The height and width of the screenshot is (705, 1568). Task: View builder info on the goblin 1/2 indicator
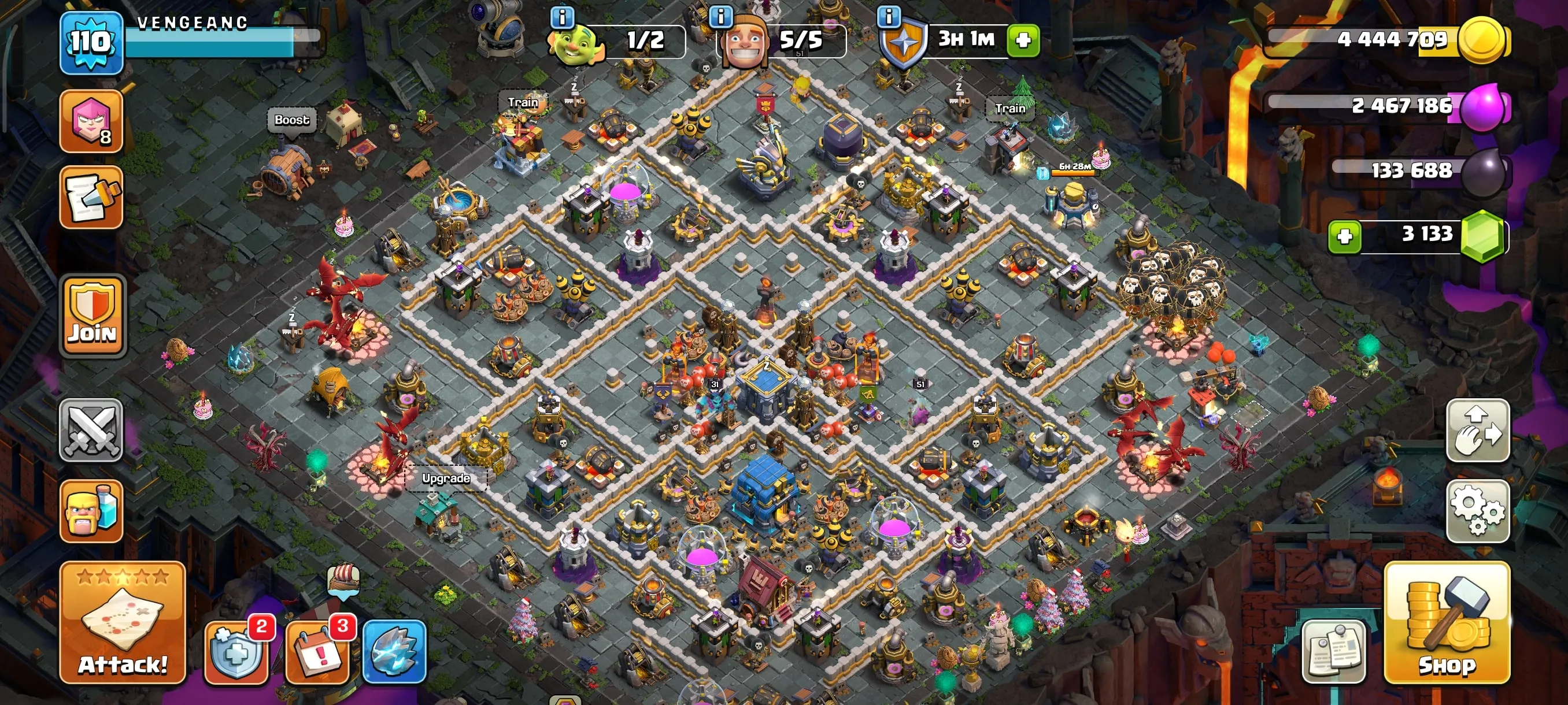pos(563,18)
